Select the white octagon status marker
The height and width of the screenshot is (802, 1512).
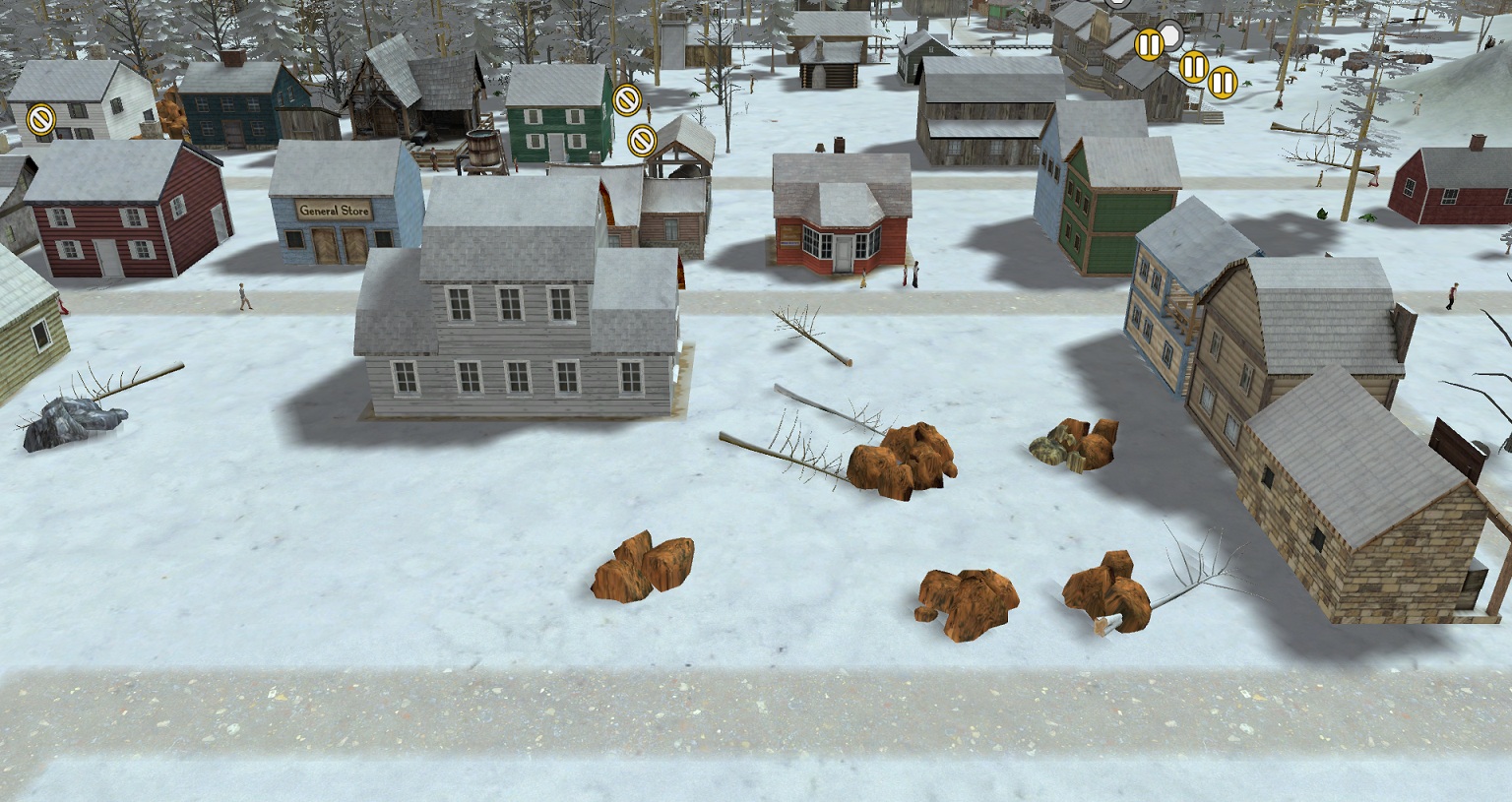point(1169,37)
